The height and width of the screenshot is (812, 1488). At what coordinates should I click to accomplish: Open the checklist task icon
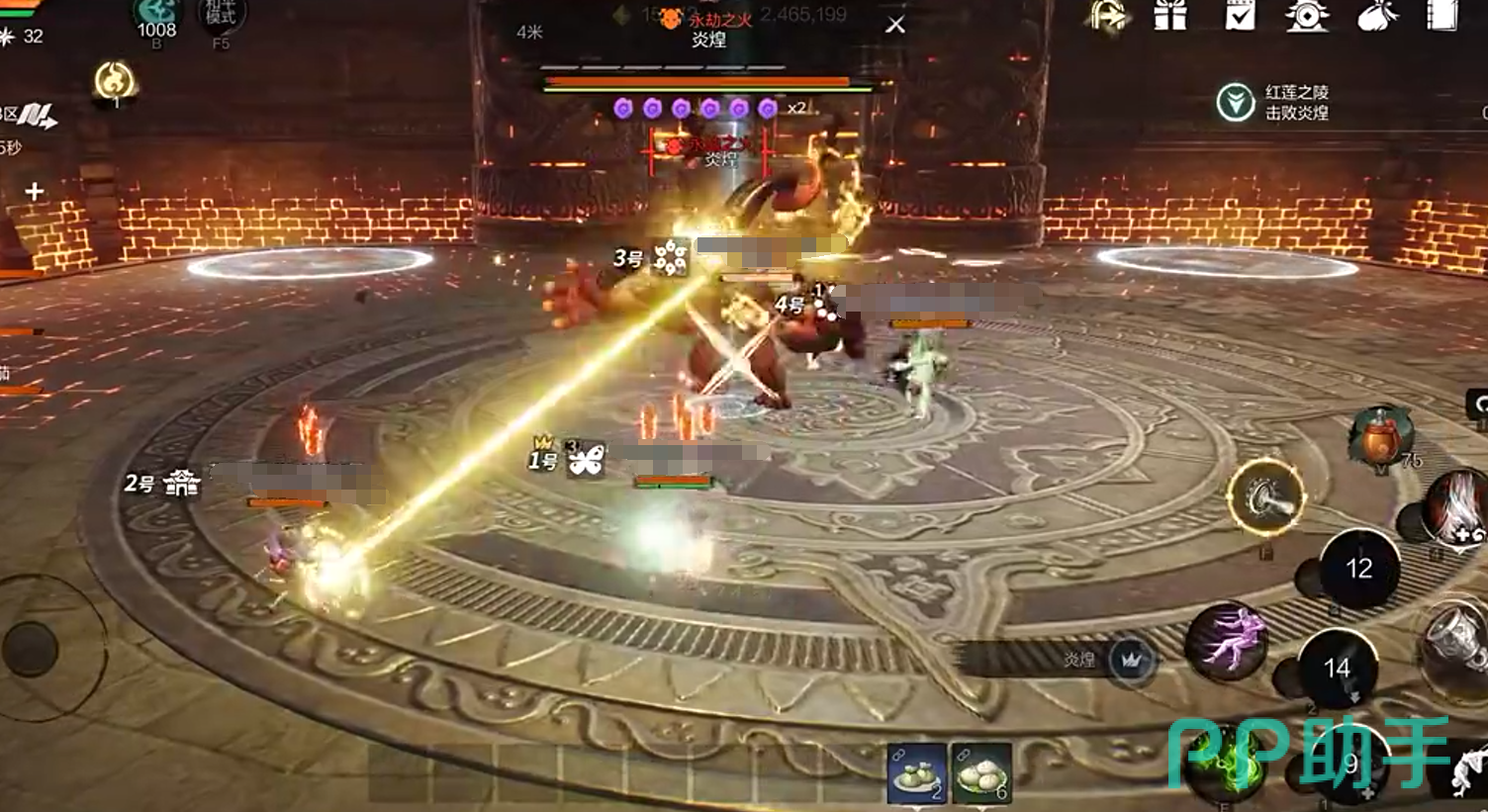pos(1240,15)
